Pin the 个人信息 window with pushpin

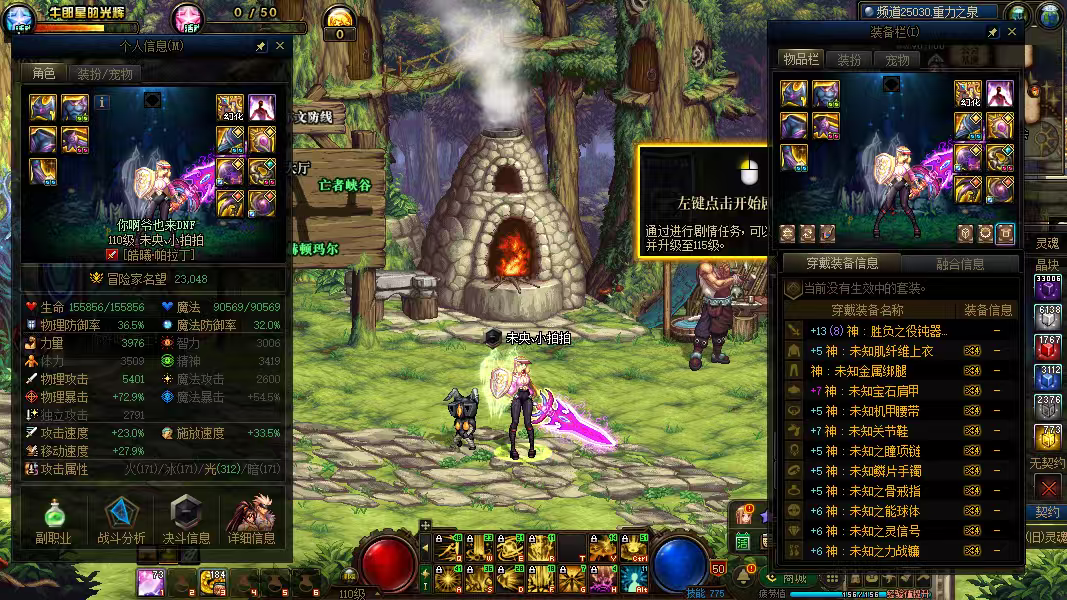(x=260, y=46)
